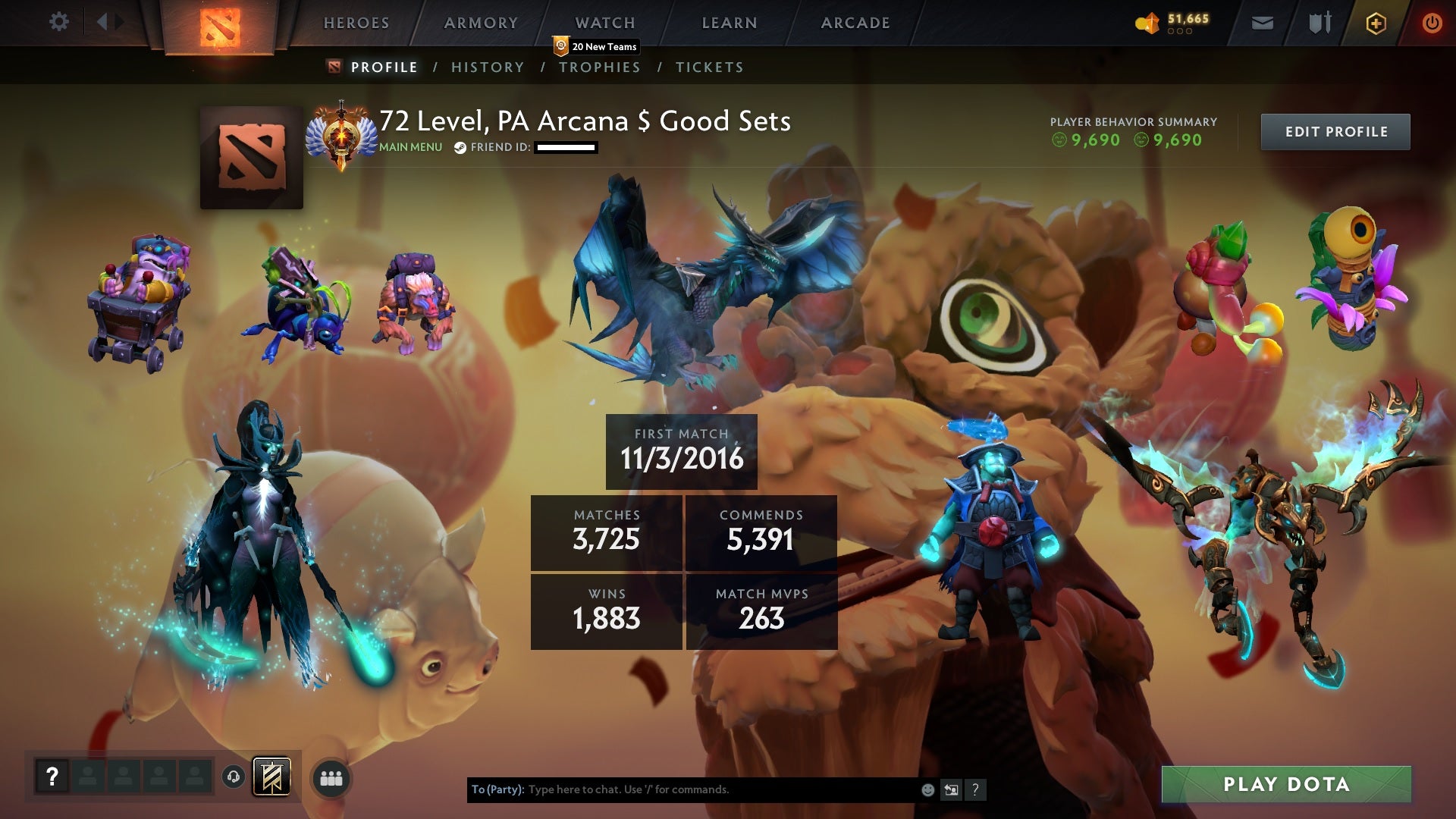This screenshot has height=819, width=1456.
Task: Click the screenshot share icon beside chat
Action: pos(951,789)
